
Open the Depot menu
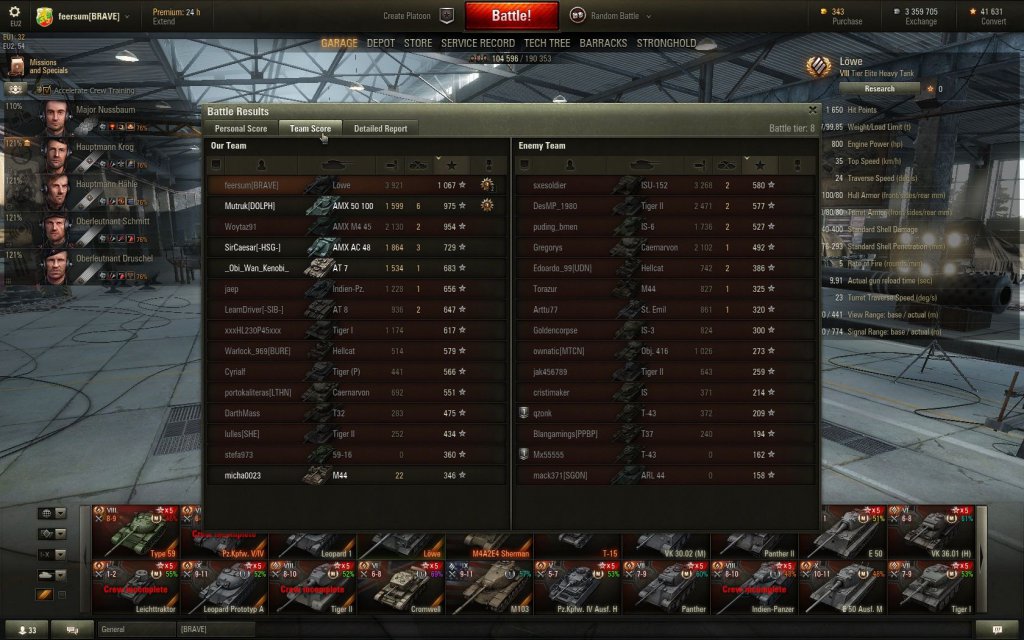click(380, 44)
